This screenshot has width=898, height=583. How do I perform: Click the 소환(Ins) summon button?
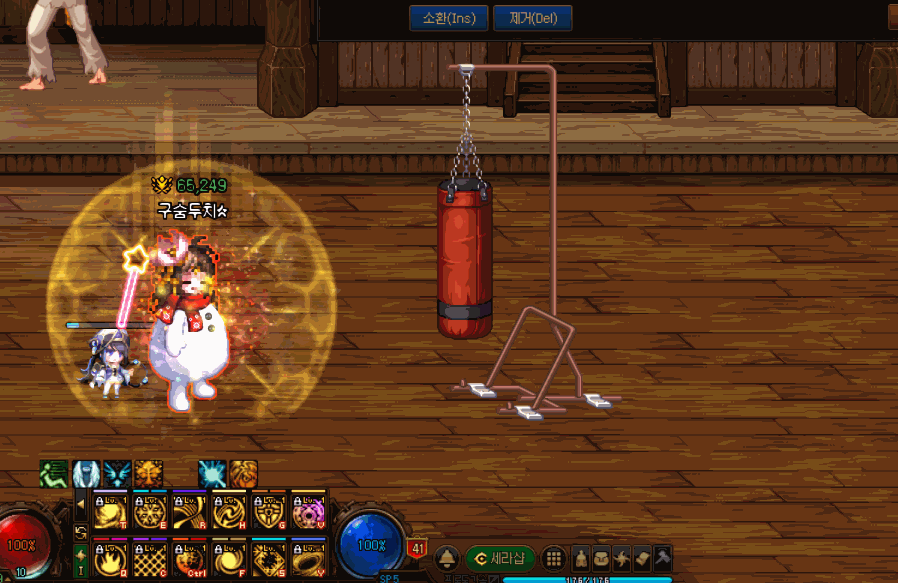tap(449, 18)
